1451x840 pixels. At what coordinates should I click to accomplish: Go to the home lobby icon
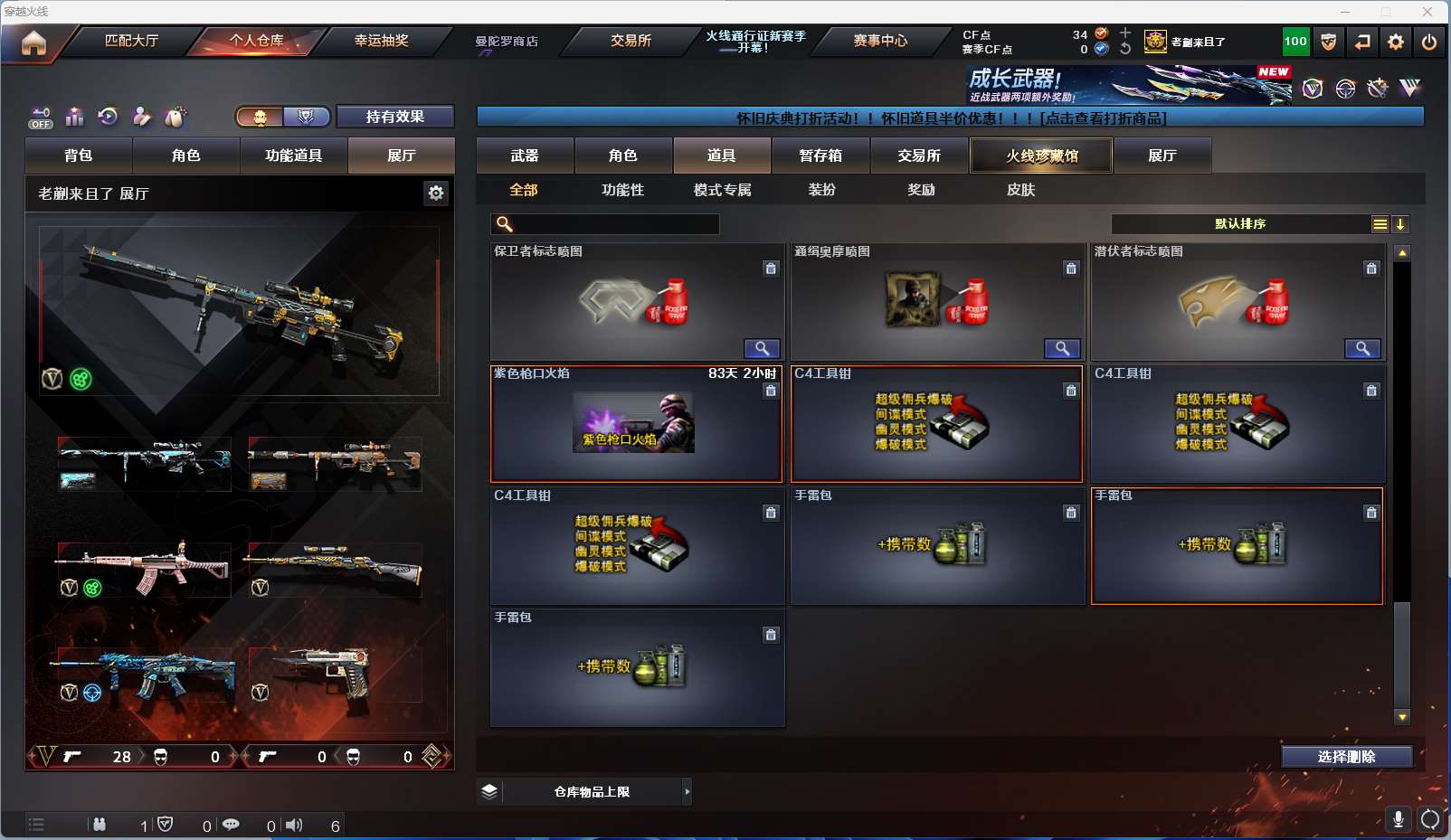click(33, 42)
